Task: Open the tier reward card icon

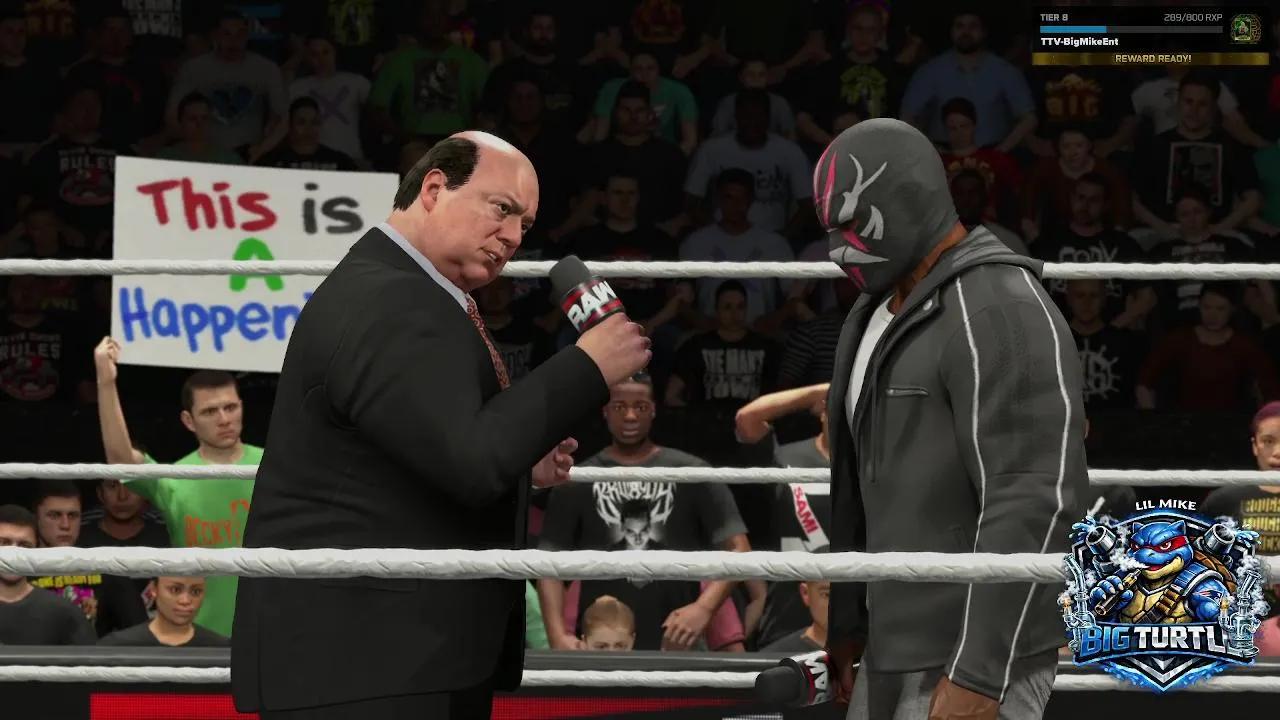Action: coord(1245,28)
